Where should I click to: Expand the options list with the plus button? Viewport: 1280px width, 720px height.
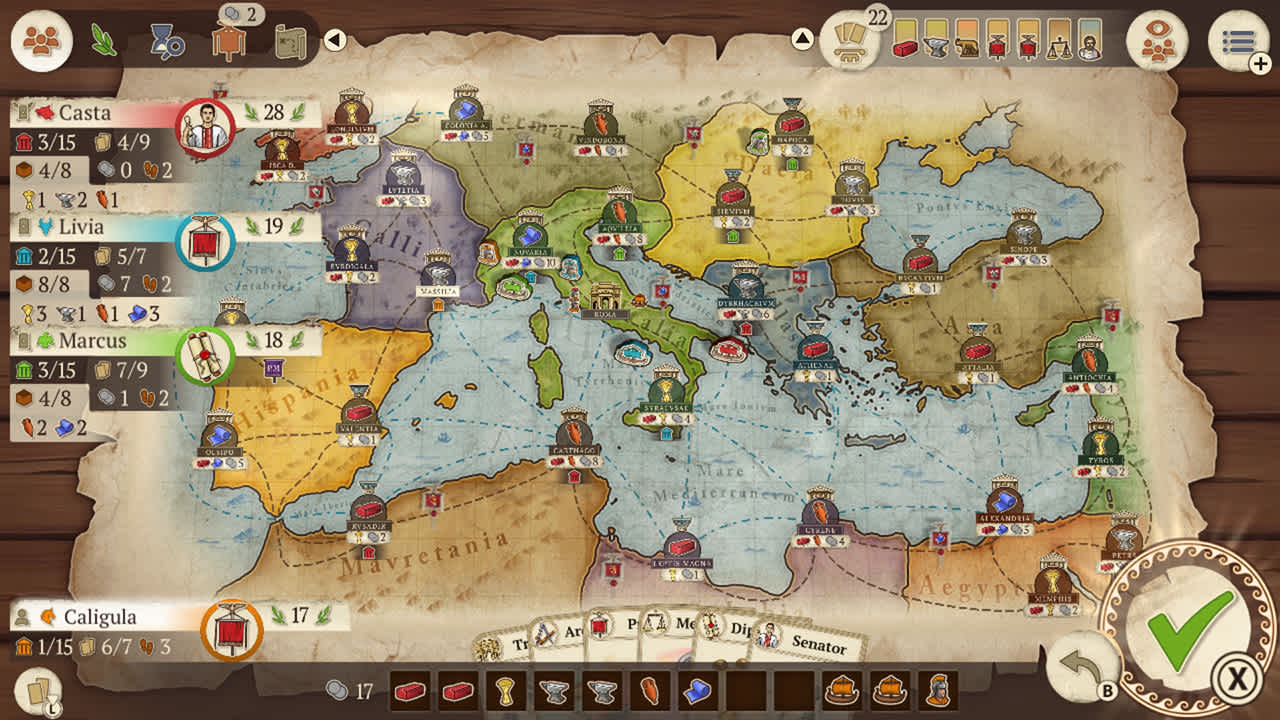[1258, 63]
